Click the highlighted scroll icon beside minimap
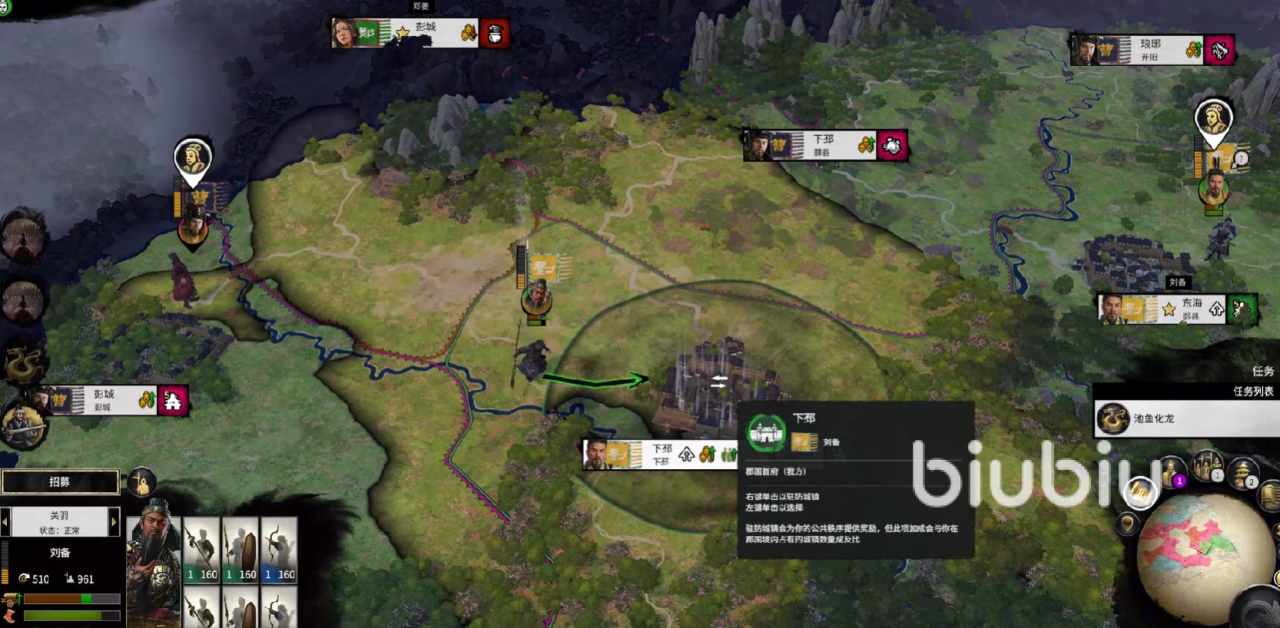Image resolution: width=1280 pixels, height=628 pixels. 1140,492
